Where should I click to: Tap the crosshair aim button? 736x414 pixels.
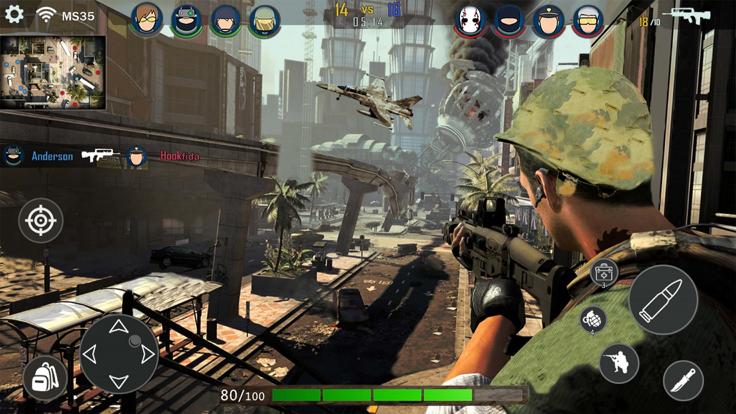41,221
